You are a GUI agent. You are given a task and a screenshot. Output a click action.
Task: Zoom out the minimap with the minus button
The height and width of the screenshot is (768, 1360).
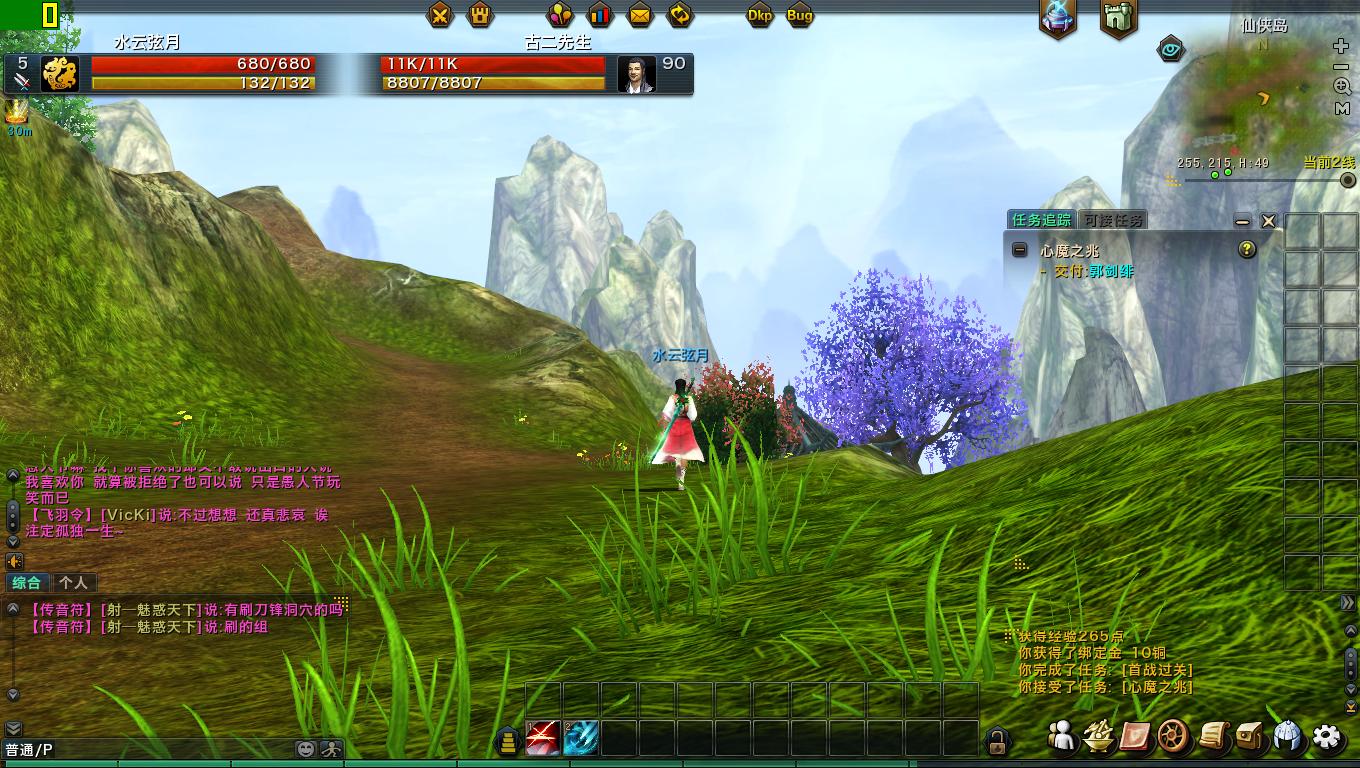[1342, 67]
